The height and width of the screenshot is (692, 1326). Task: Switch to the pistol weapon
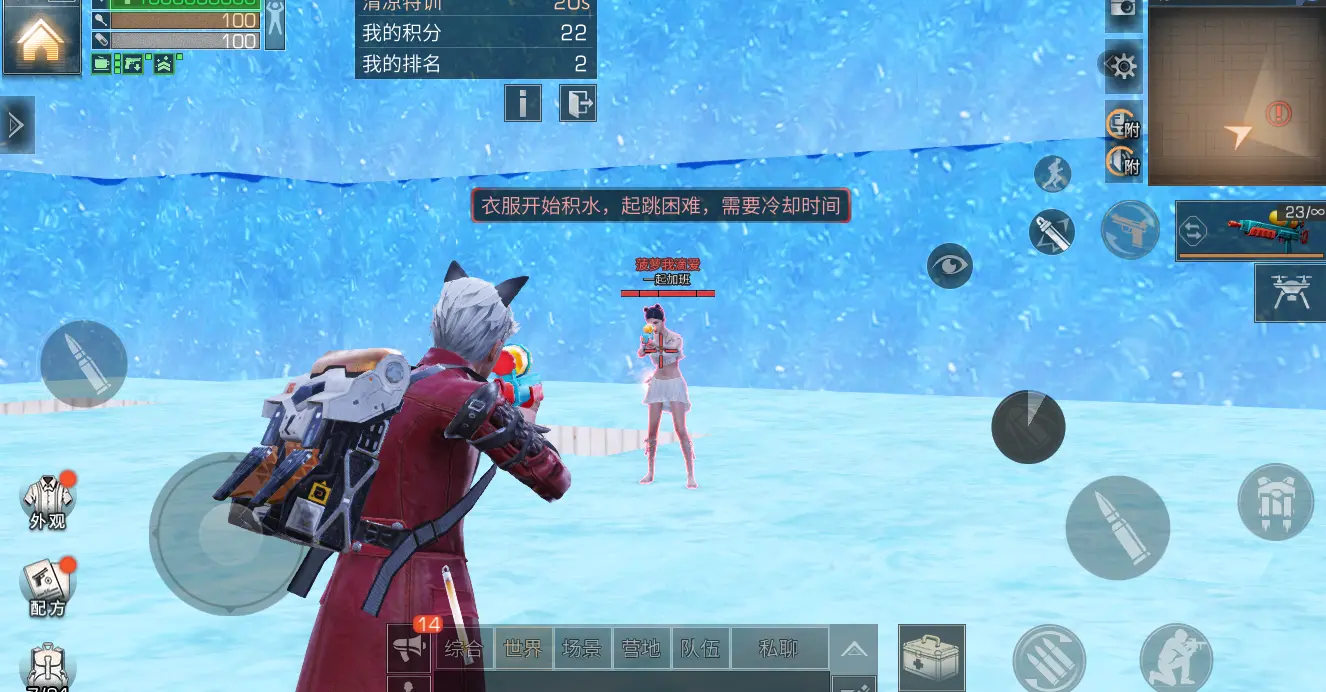[x=1130, y=229]
